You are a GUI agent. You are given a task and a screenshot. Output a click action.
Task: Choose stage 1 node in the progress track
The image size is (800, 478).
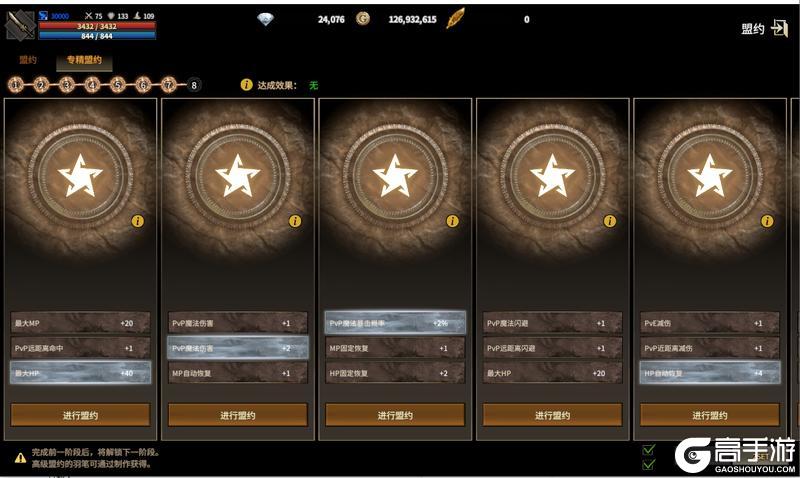pyautogui.click(x=15, y=85)
